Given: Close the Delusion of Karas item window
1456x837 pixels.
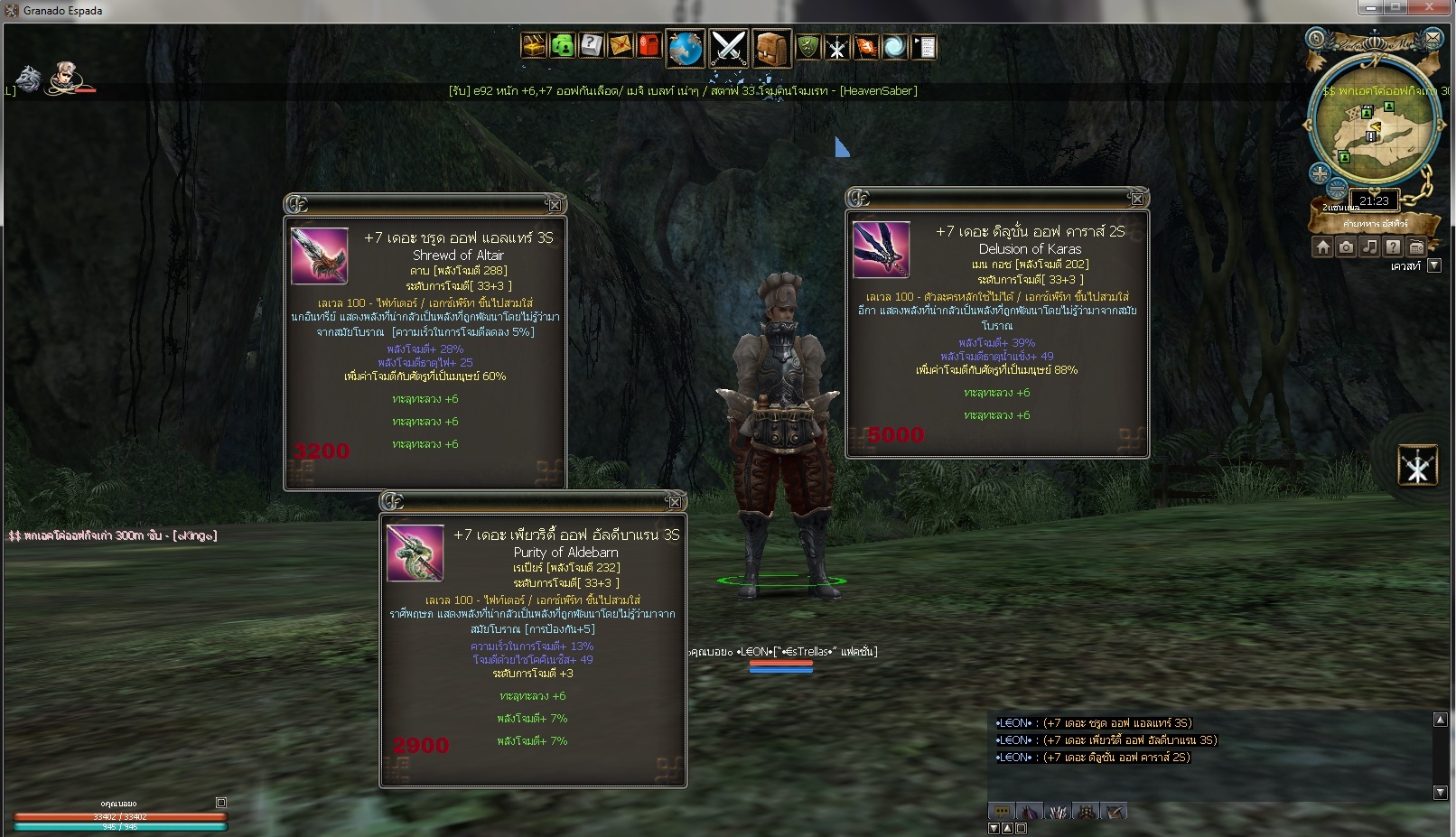Looking at the screenshot, I should point(1137,199).
